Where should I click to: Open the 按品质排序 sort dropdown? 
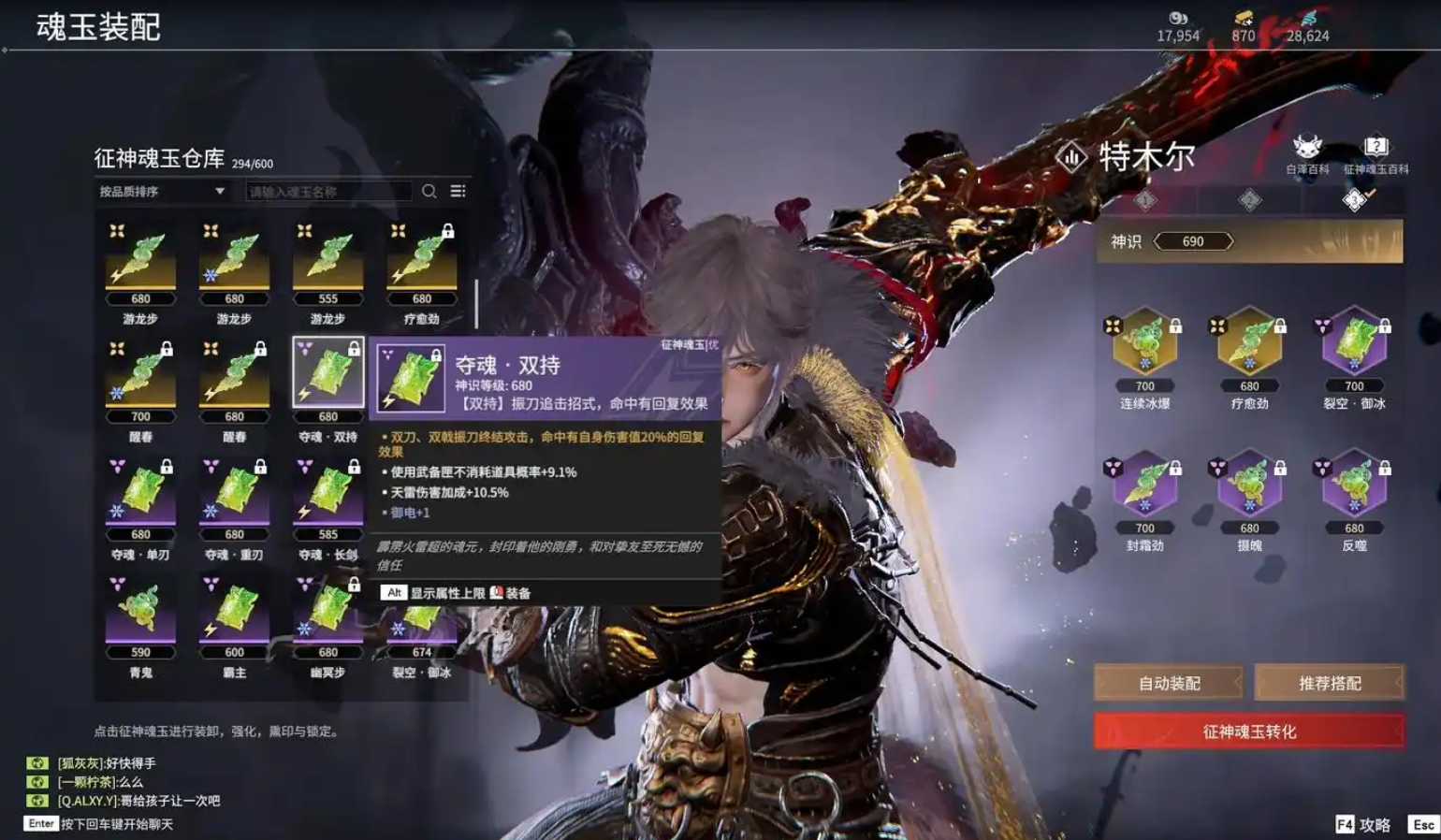(x=162, y=192)
